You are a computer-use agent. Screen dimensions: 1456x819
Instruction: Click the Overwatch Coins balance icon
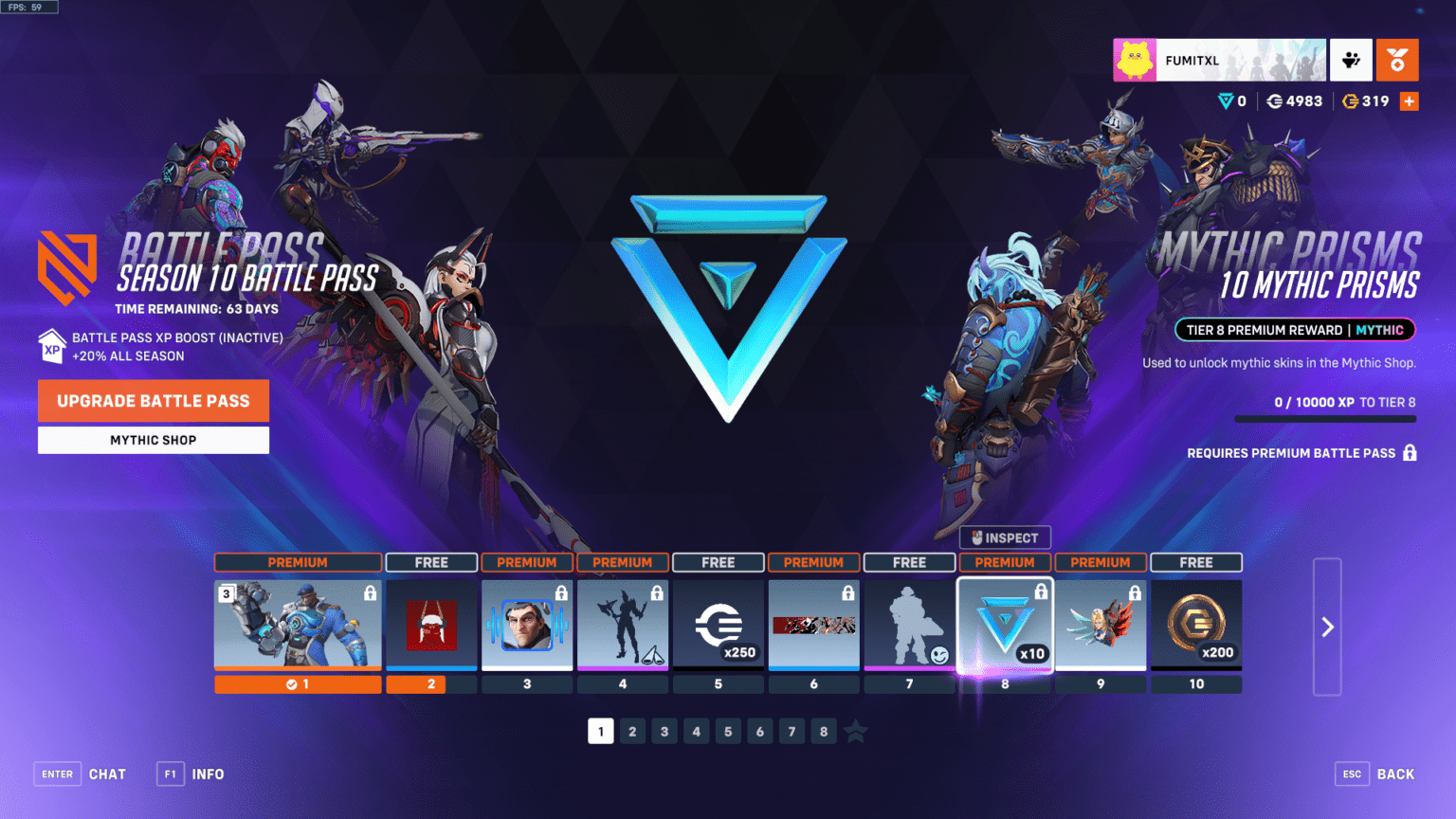pyautogui.click(x=1275, y=100)
